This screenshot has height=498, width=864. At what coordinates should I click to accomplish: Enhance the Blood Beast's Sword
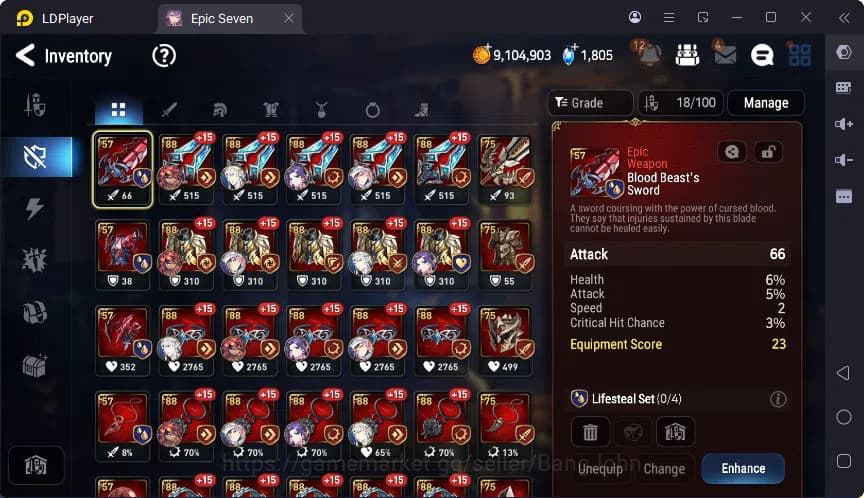pos(743,468)
